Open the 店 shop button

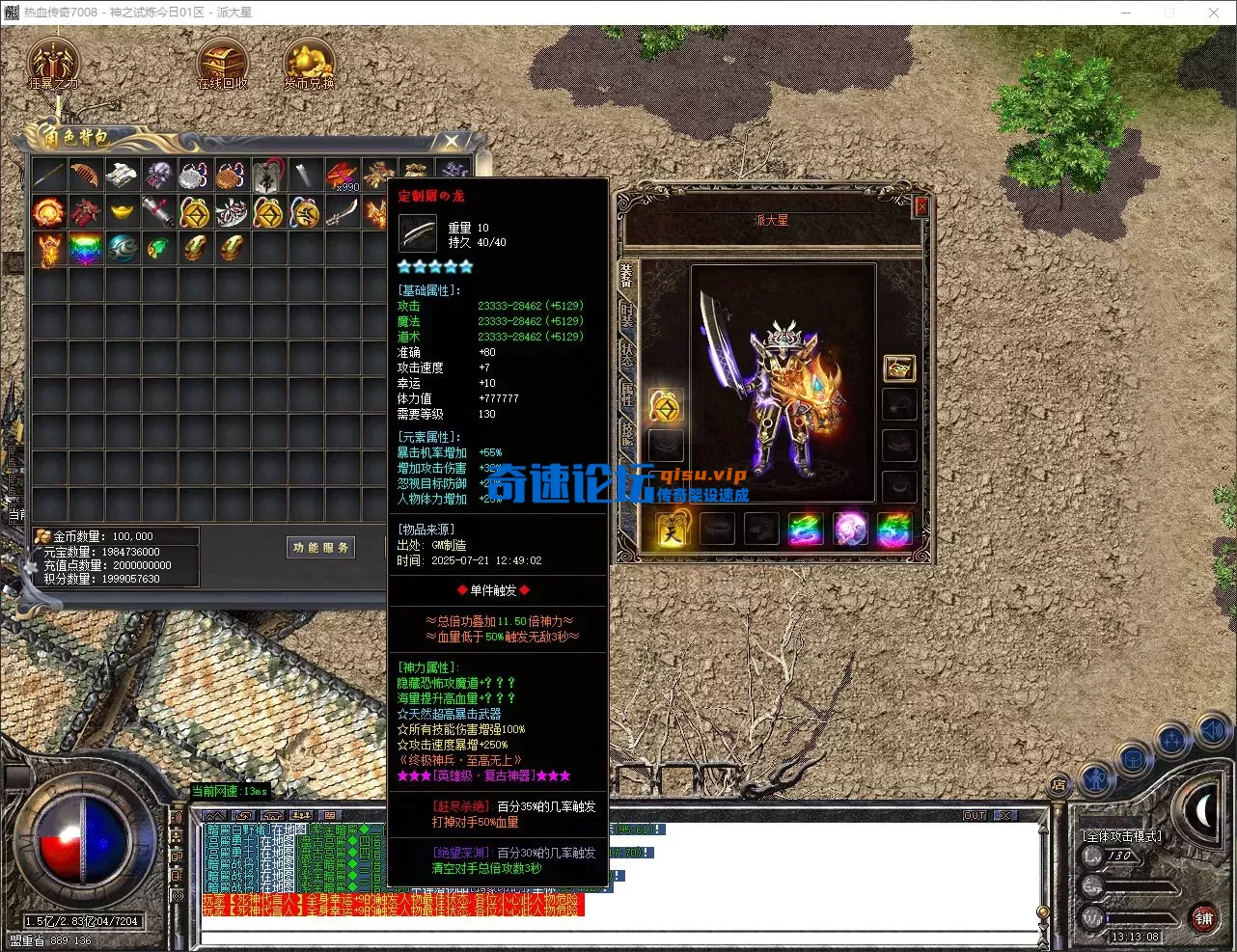tap(1058, 785)
